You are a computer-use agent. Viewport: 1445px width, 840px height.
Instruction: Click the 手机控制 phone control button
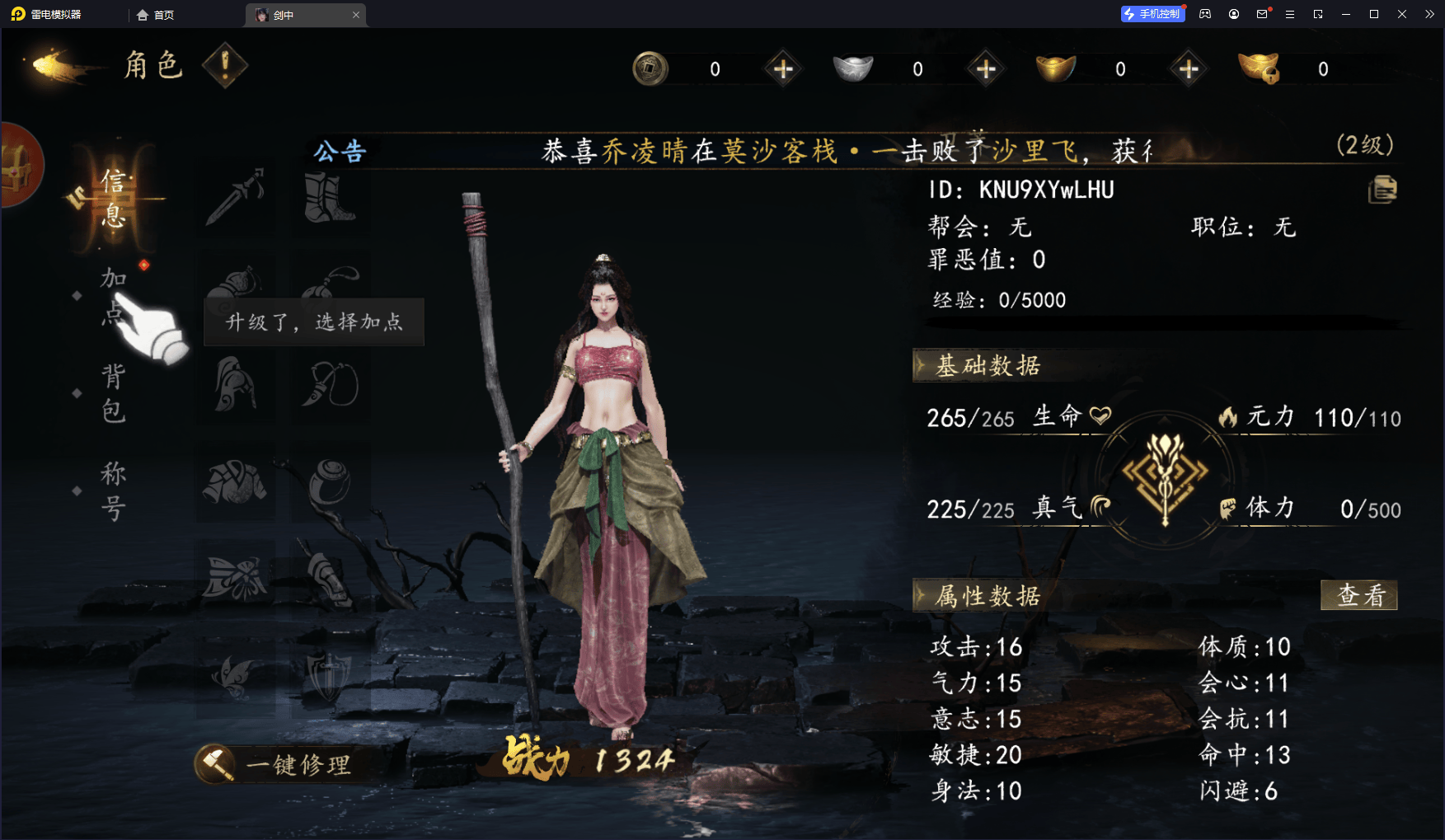click(x=1152, y=13)
